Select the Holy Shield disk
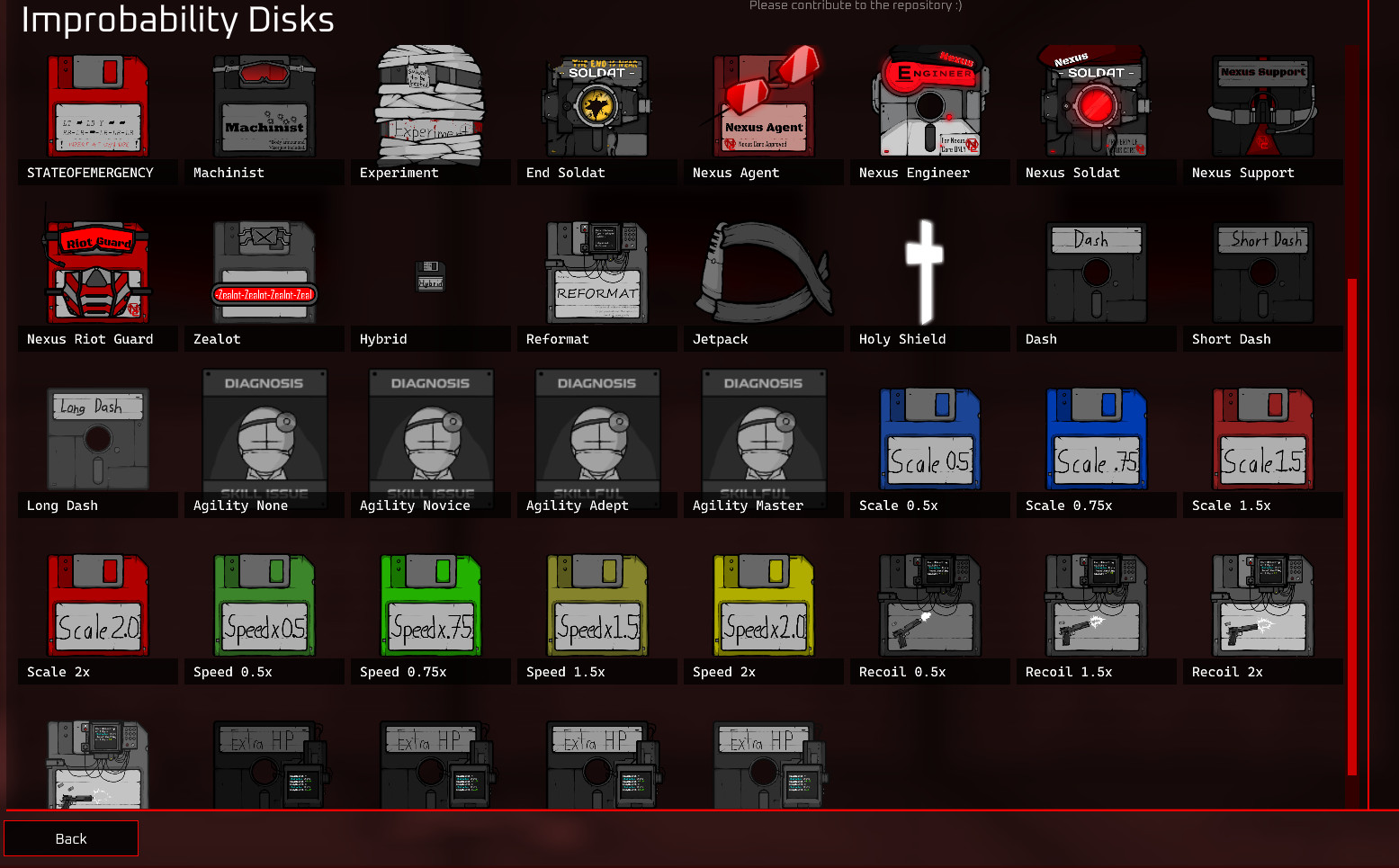1399x868 pixels. [x=929, y=270]
